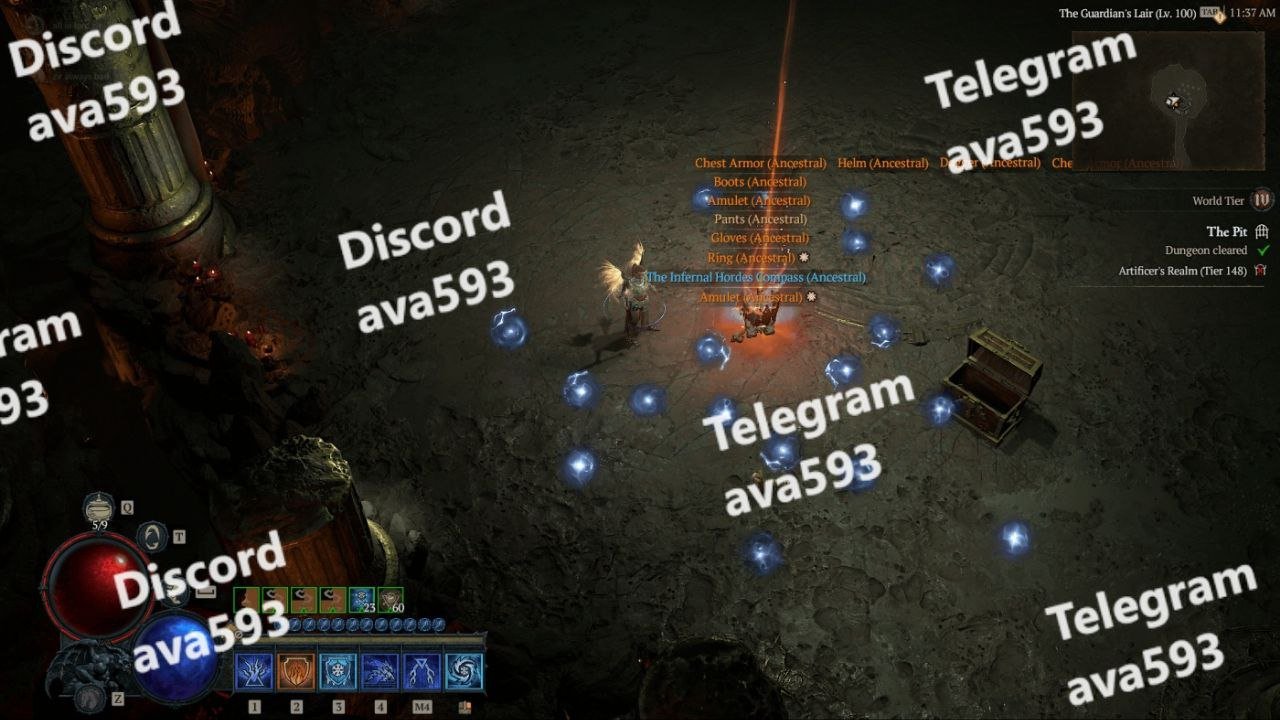Pick up the Boots (Ancestral) label

pos(759,182)
